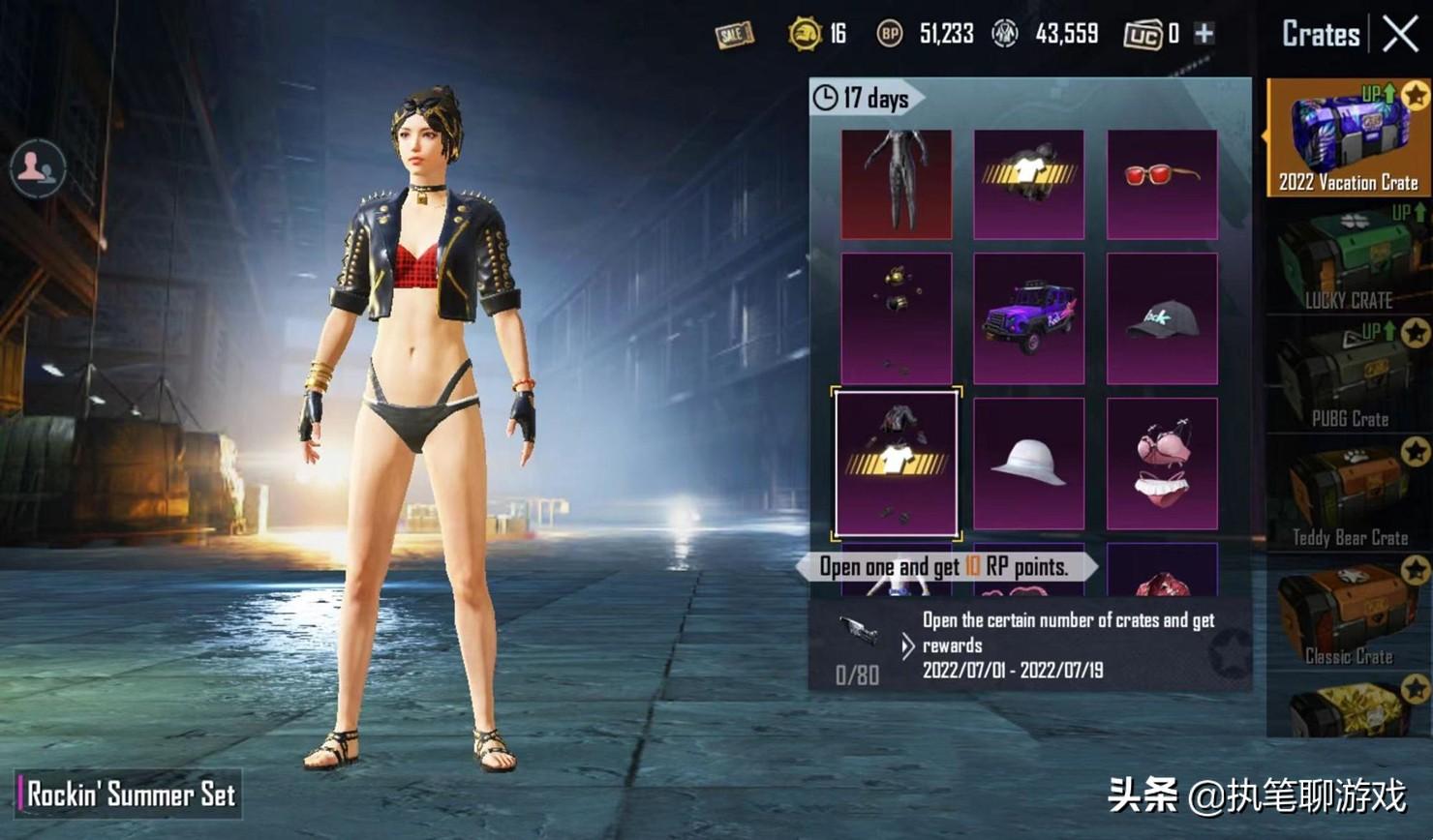The image size is (1433, 840).
Task: Select the Classic Crate
Action: click(x=1347, y=615)
